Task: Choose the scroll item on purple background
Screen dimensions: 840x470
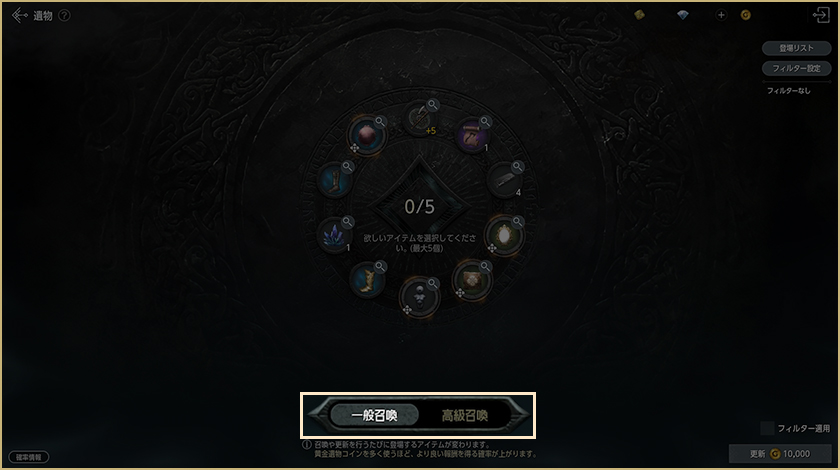Action: pos(472,136)
